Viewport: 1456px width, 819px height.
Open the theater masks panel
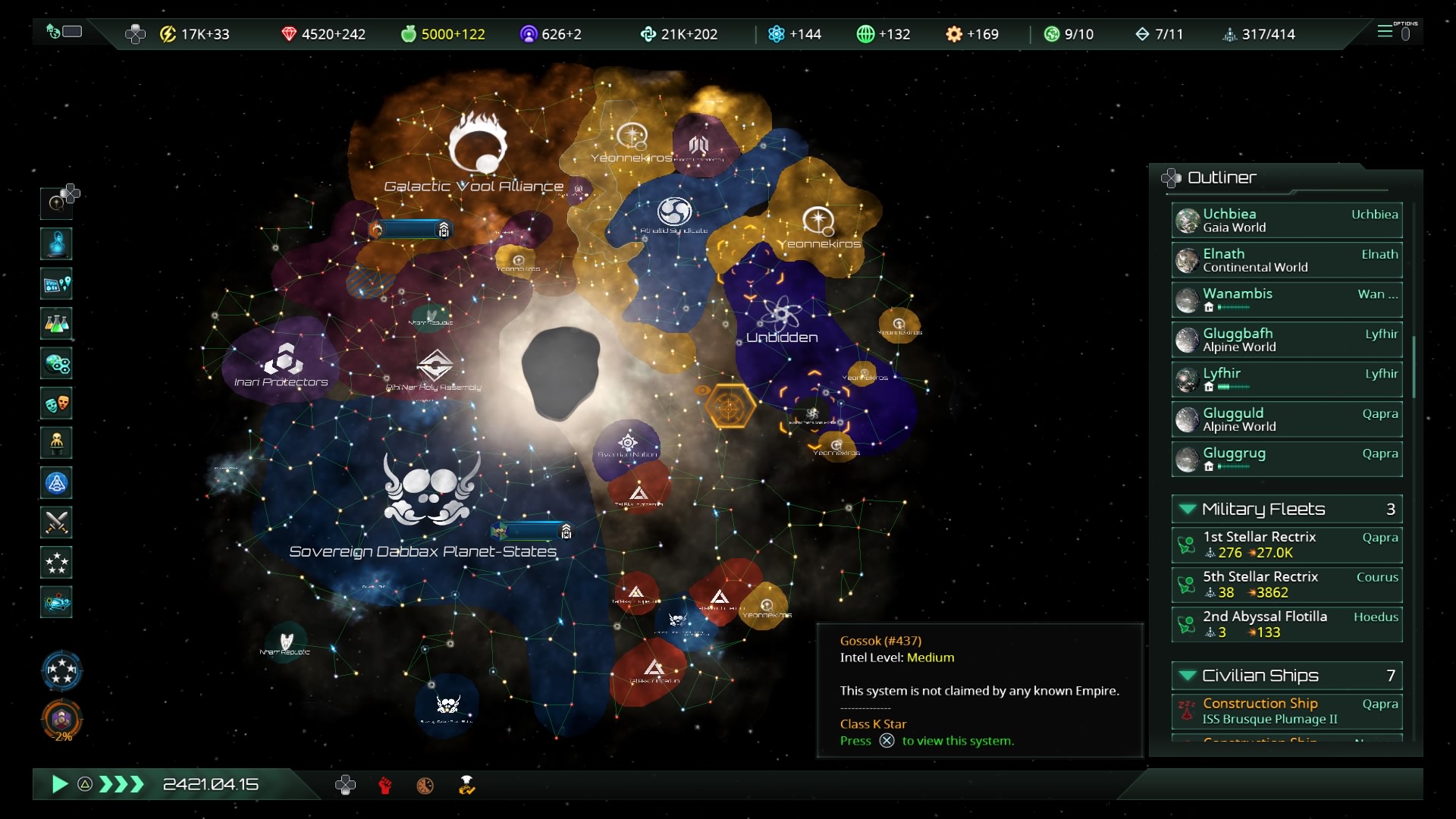(57, 403)
